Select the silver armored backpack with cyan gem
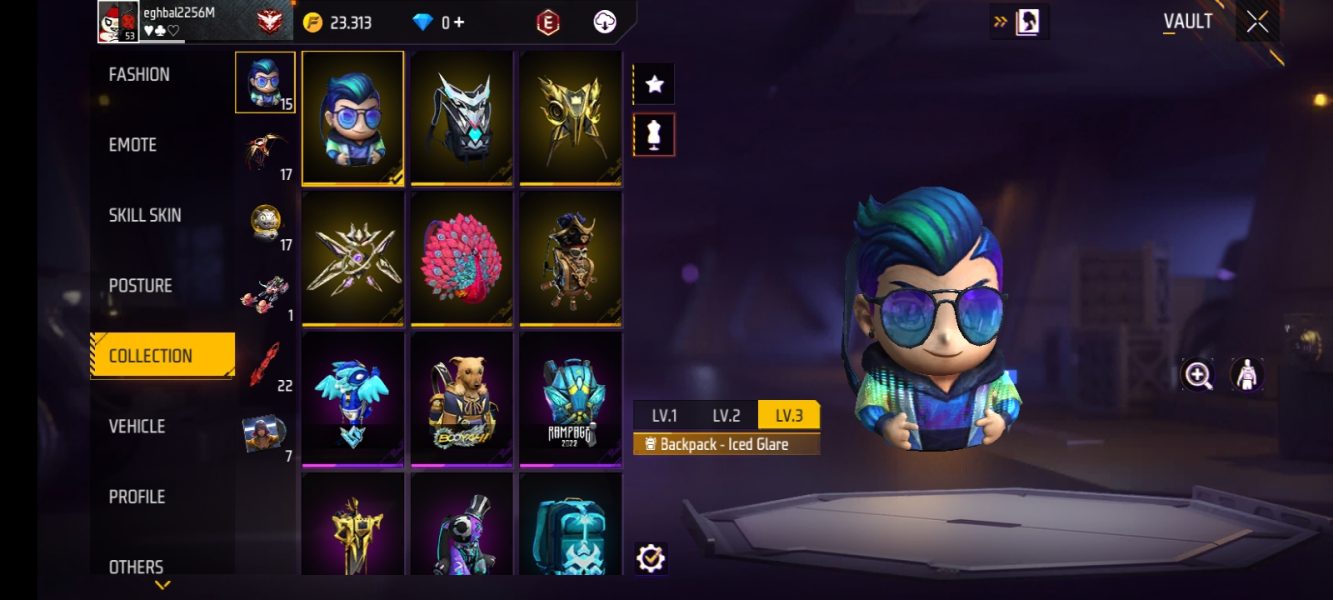Screen dimensions: 1333x600 click(x=462, y=117)
